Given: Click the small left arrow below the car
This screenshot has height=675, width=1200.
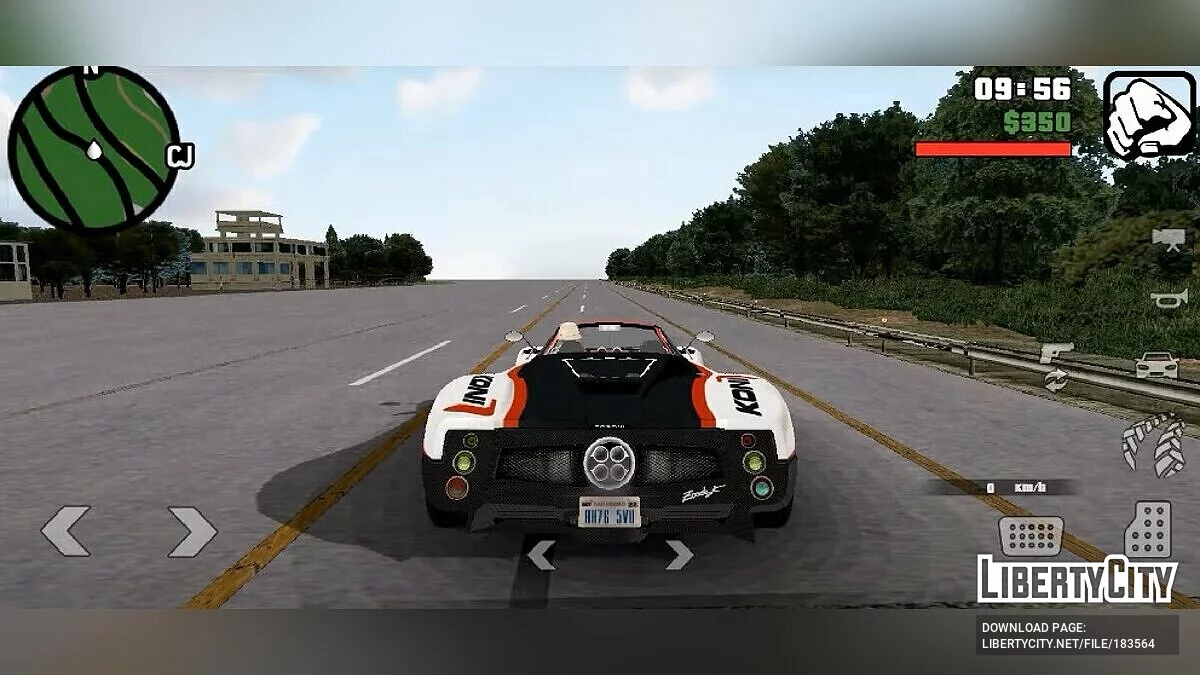Looking at the screenshot, I should point(541,554).
